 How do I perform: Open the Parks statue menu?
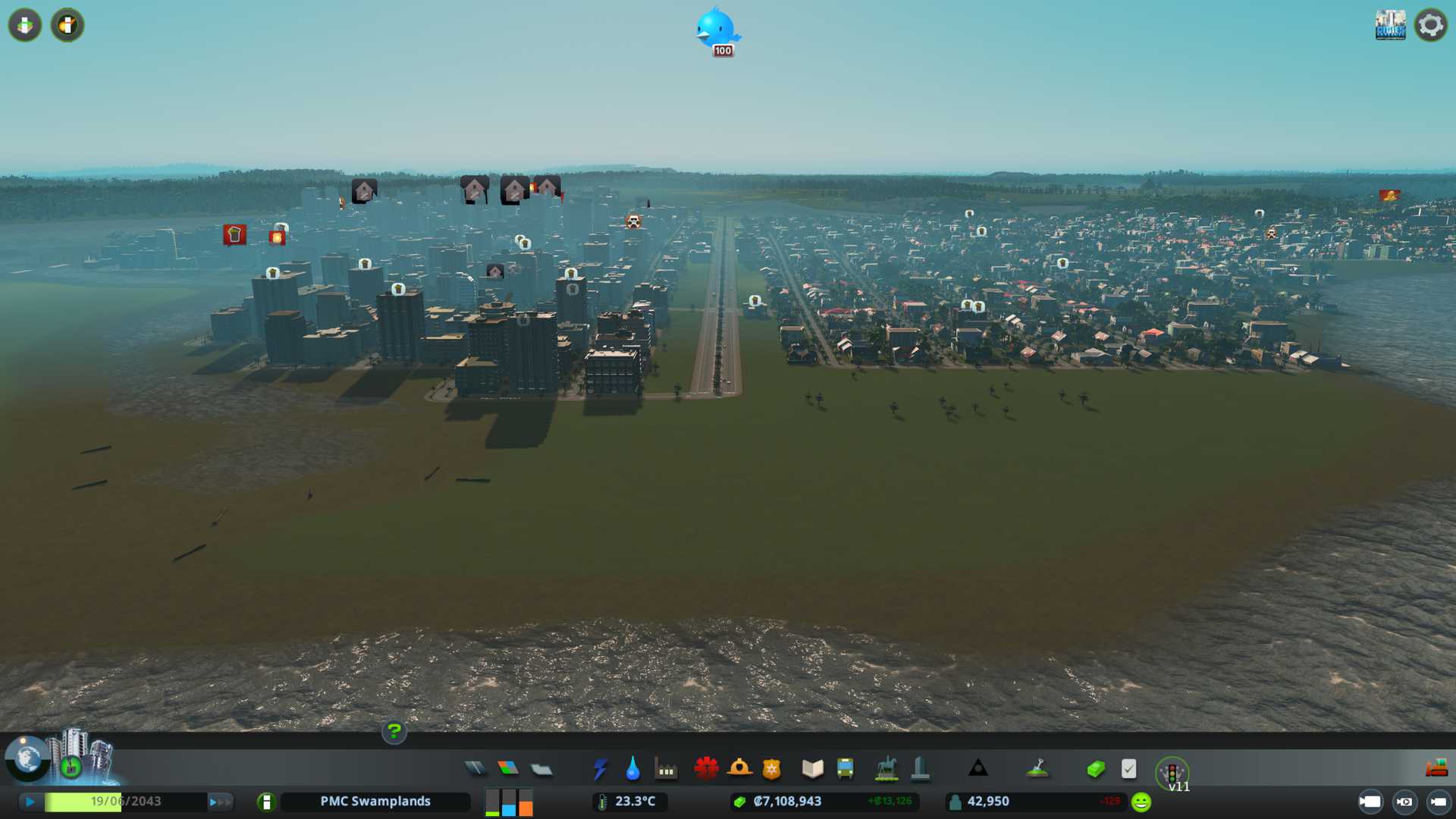coord(886,769)
